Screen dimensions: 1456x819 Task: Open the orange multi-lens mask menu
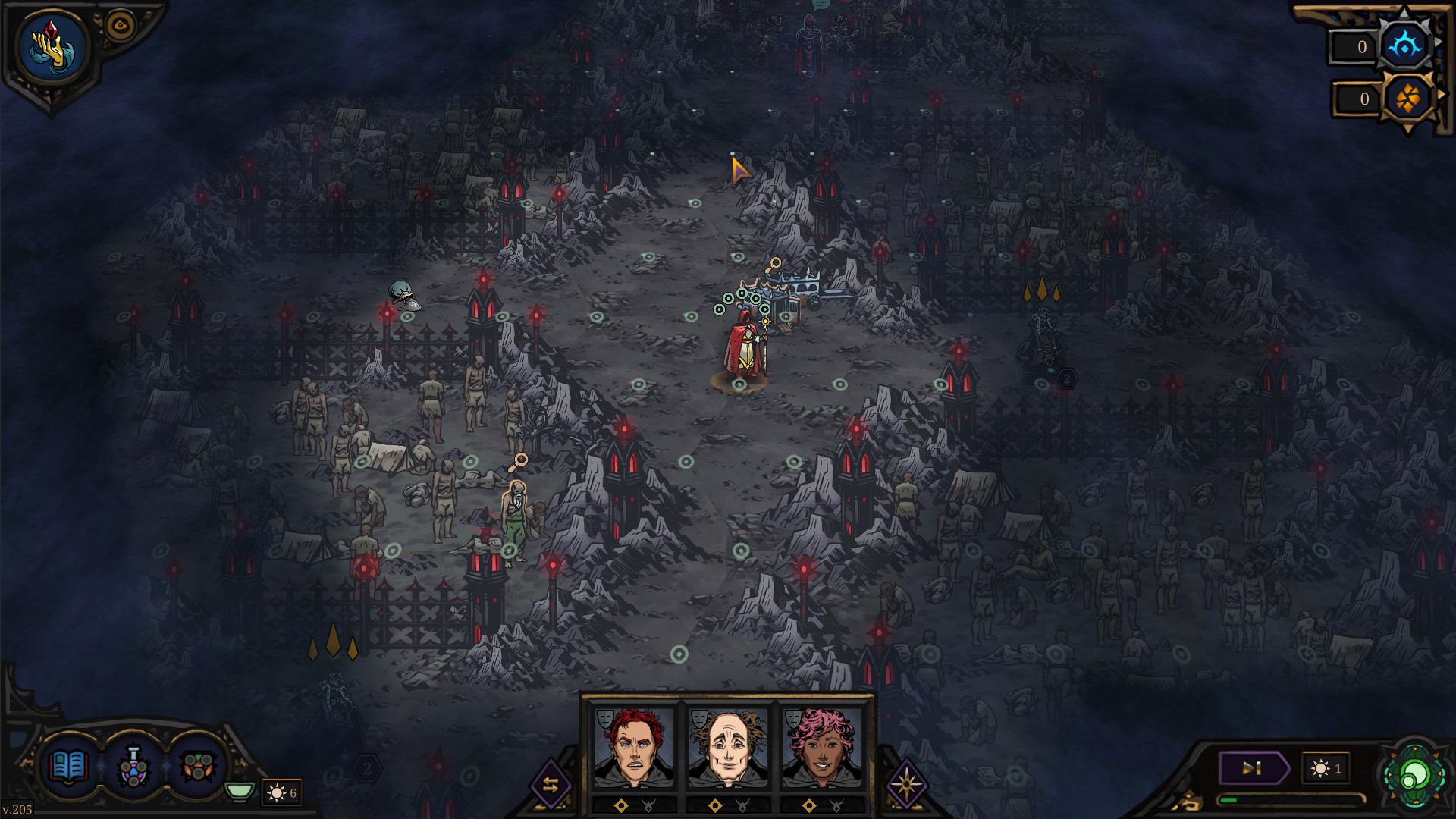[x=198, y=767]
